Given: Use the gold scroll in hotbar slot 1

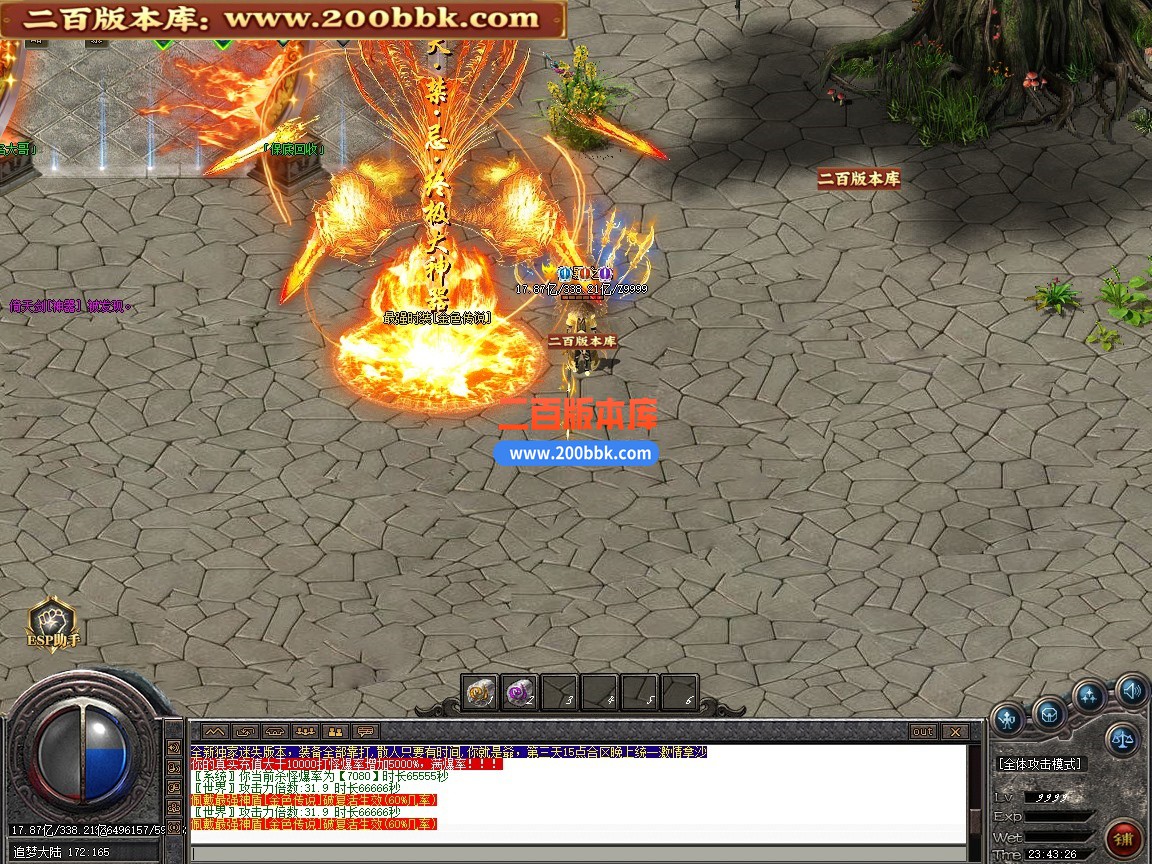Looking at the screenshot, I should point(480,692).
